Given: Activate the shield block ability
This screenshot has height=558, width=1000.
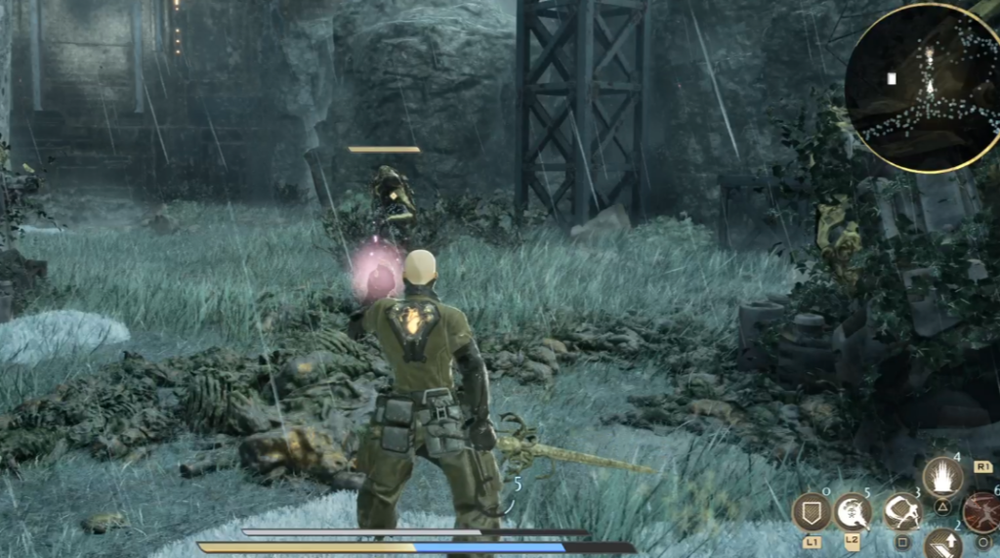Looking at the screenshot, I should pyautogui.click(x=811, y=512).
